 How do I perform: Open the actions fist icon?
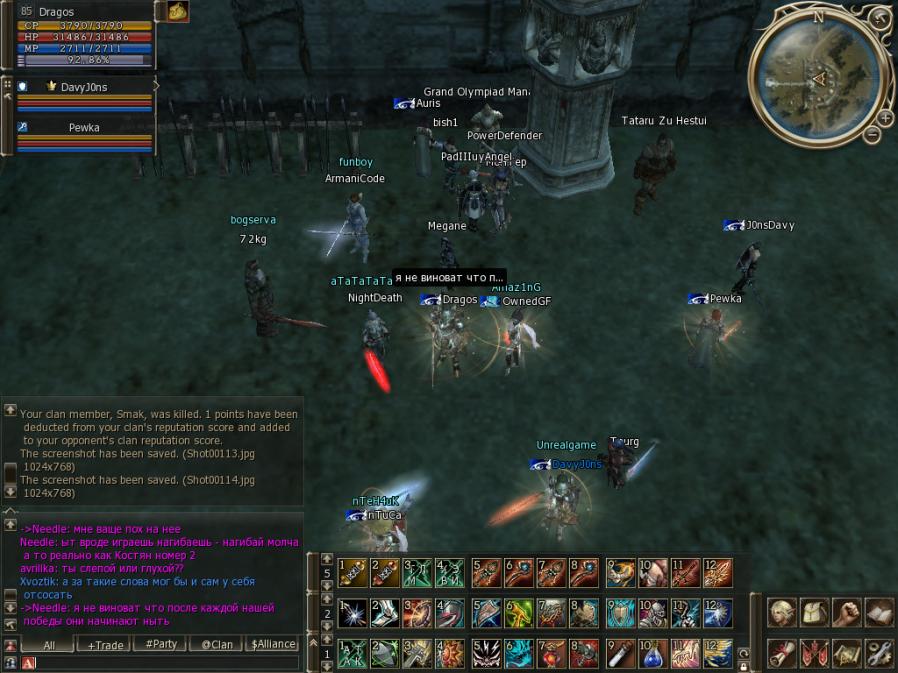click(846, 613)
